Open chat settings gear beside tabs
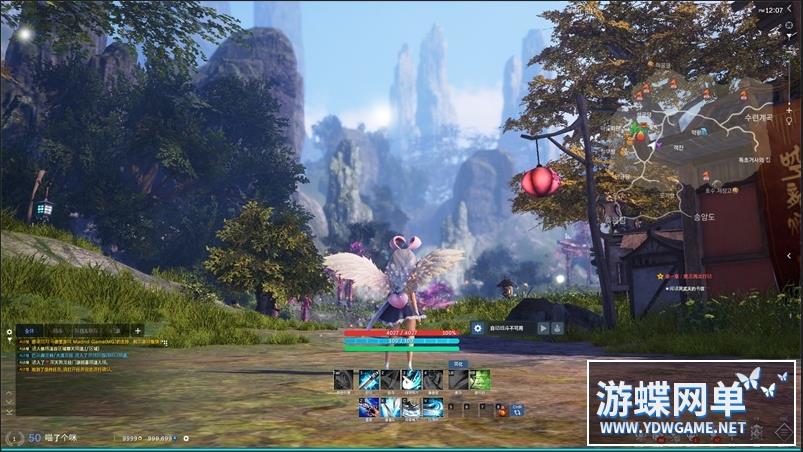 9,331
